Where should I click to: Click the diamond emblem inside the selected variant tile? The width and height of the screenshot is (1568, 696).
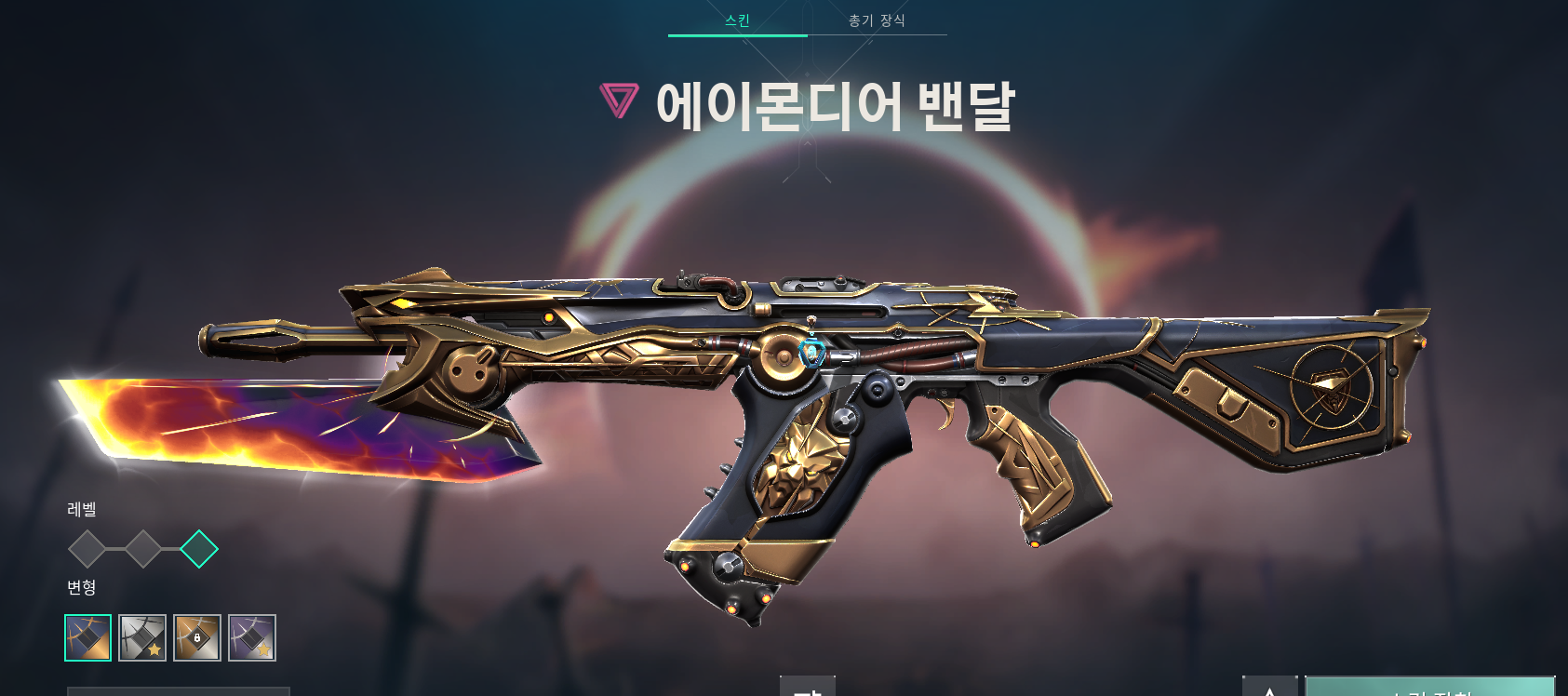pyautogui.click(x=88, y=637)
